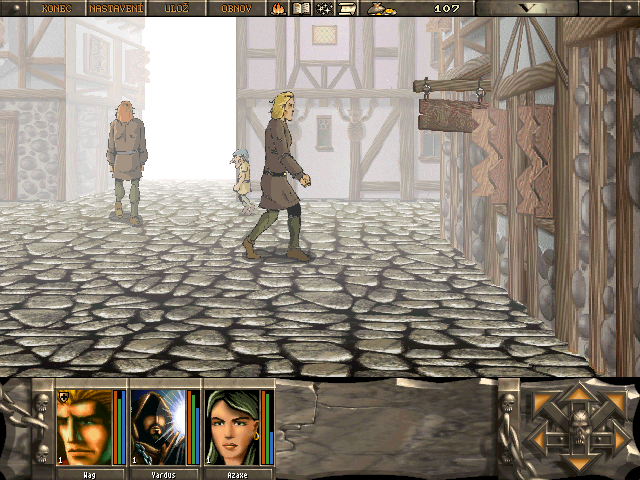Expand the top-right dropdown arrow panel

[557, 7]
